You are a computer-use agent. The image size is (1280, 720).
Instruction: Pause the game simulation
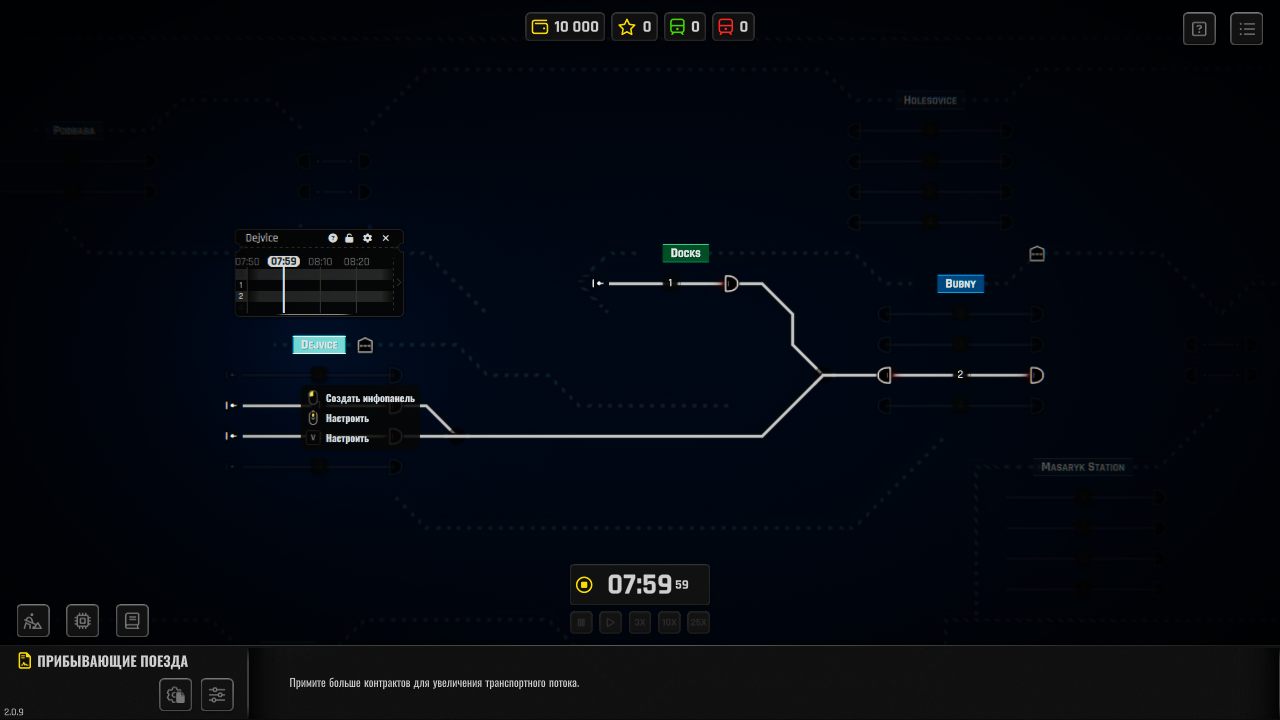pyautogui.click(x=581, y=622)
